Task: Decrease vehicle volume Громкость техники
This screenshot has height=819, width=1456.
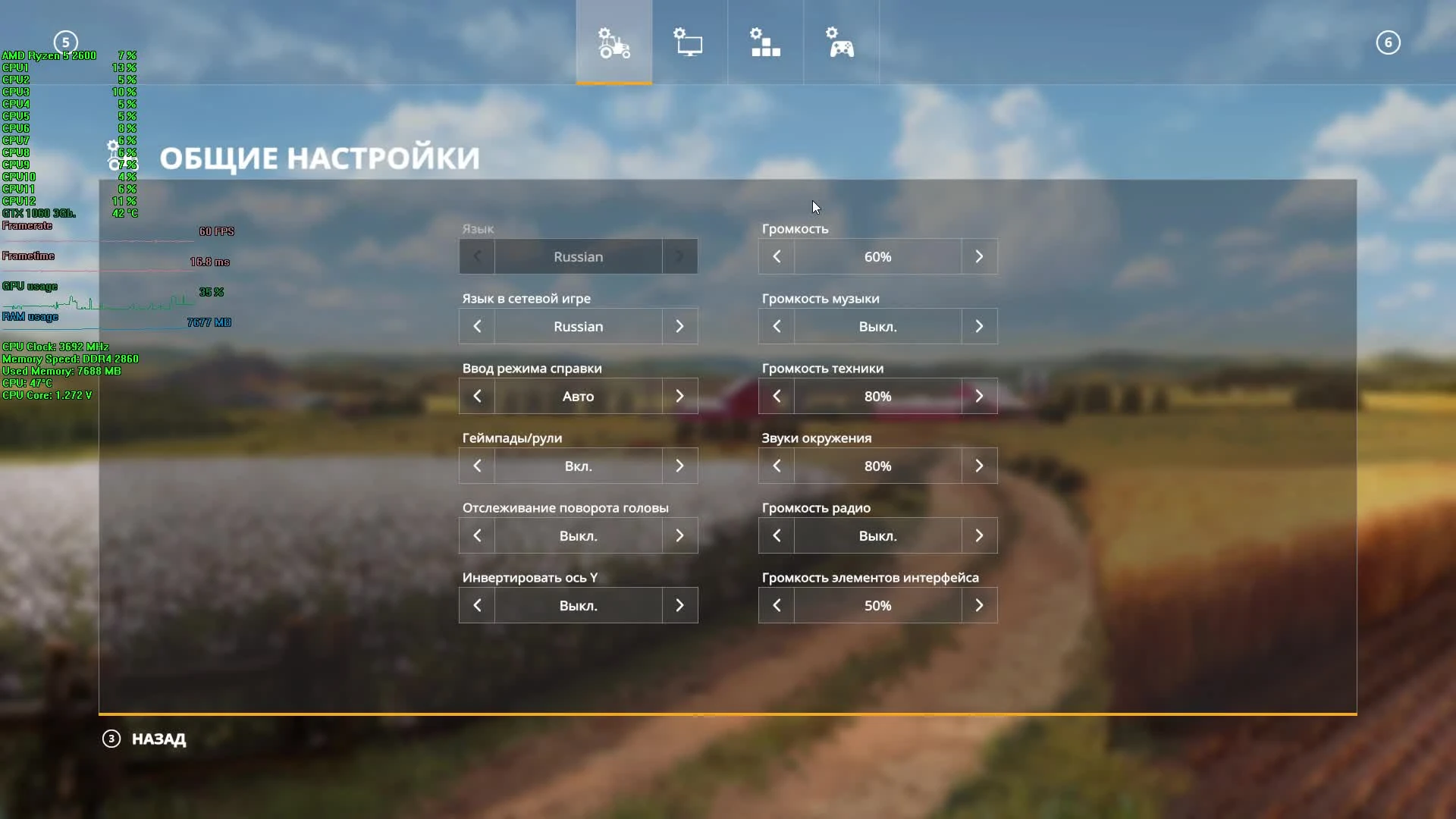Action: coord(777,395)
